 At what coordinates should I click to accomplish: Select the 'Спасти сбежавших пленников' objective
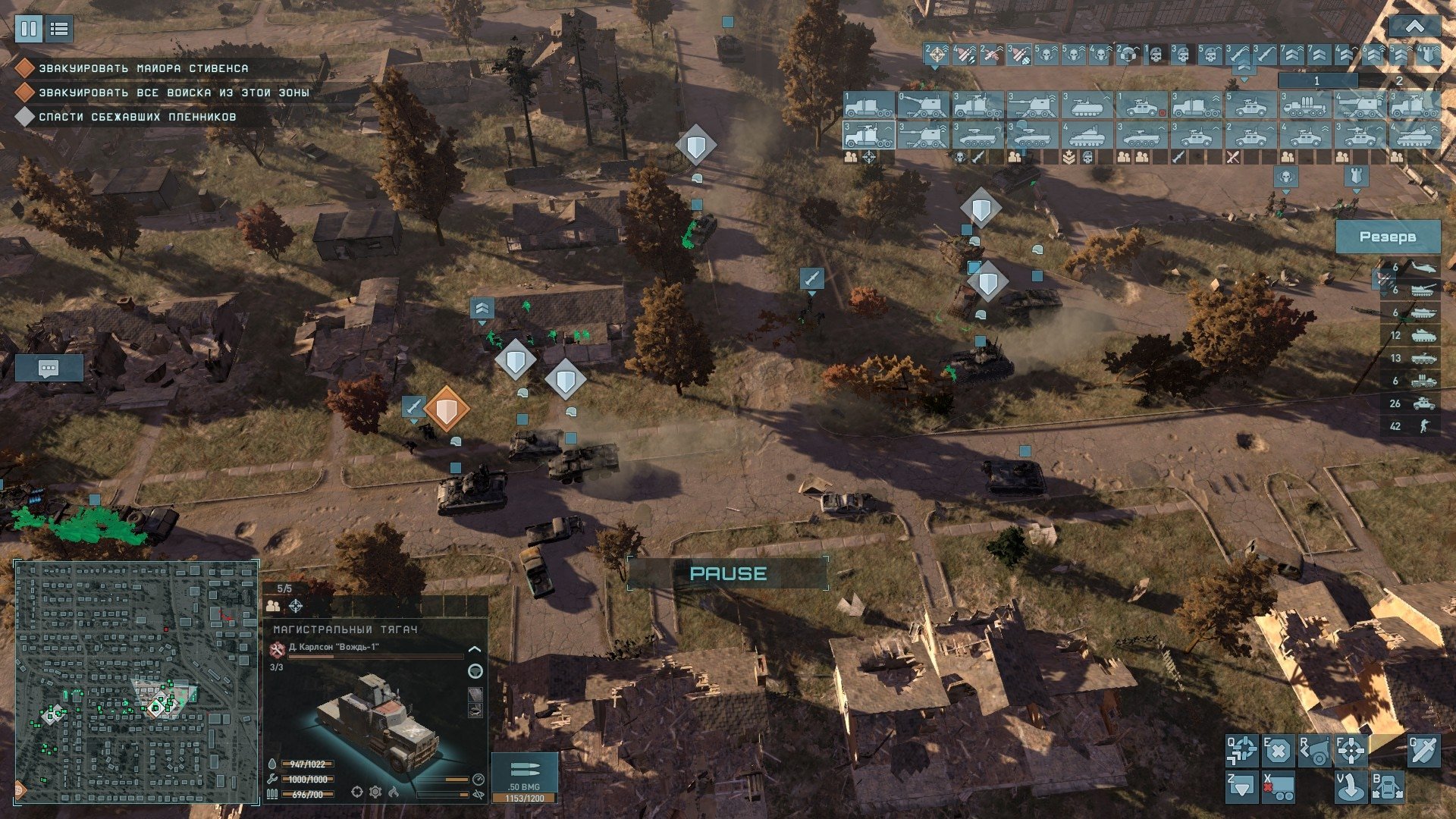tap(137, 117)
